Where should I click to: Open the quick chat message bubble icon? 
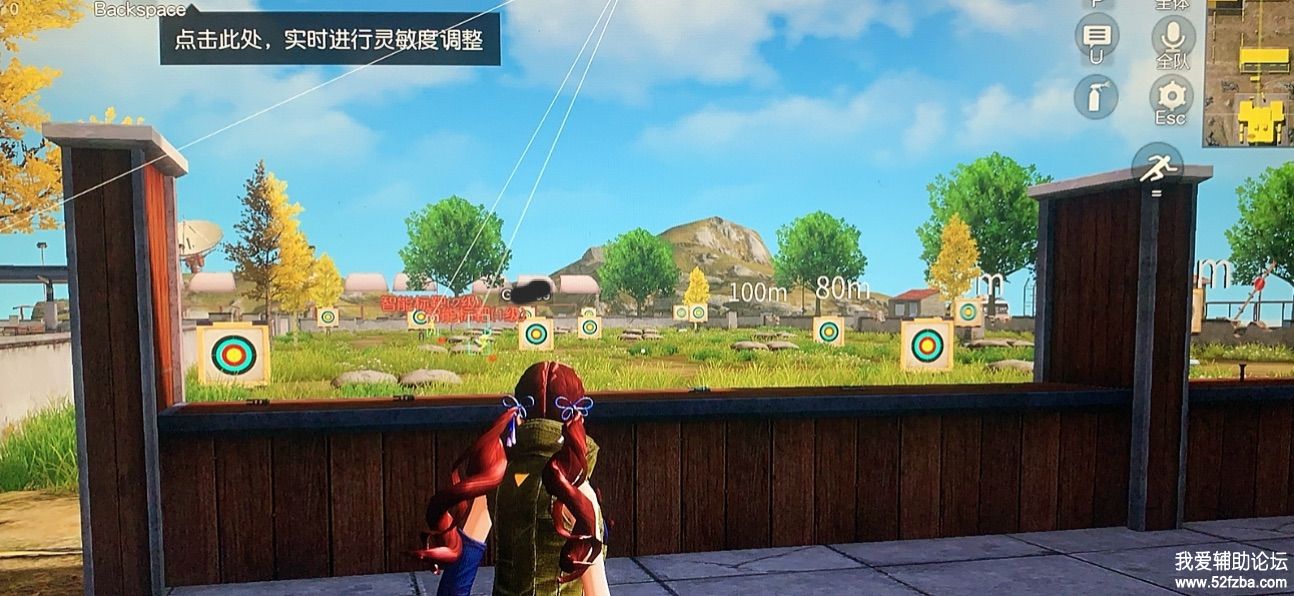pos(1096,34)
